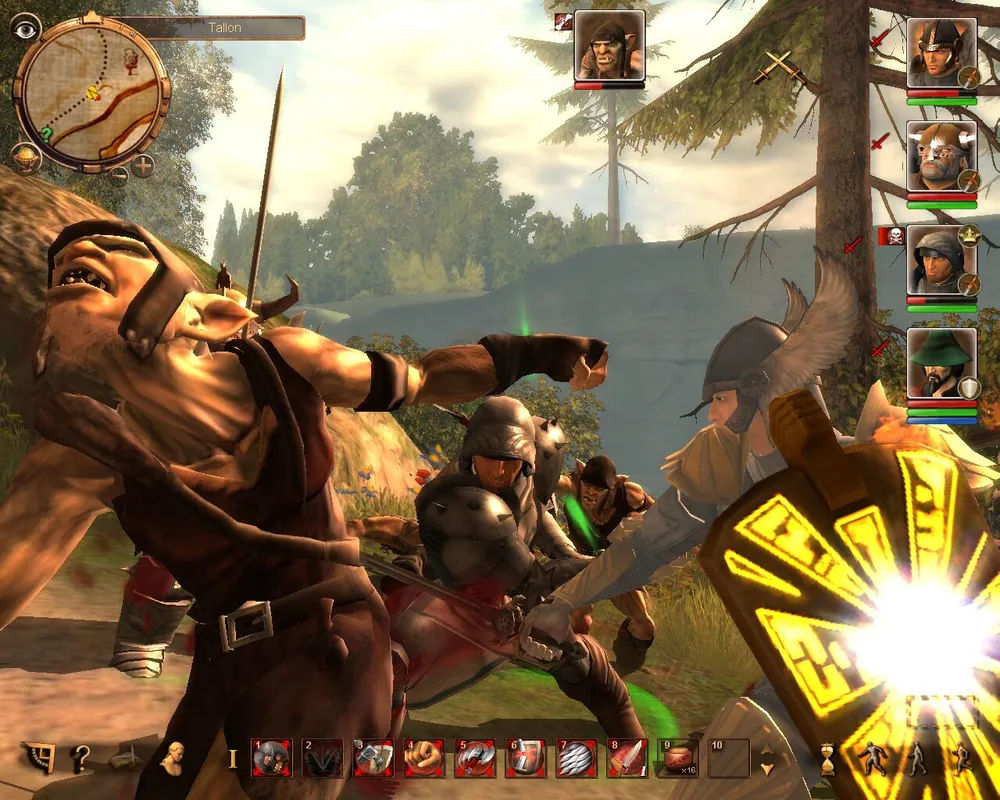Activate the clenched fist ability in slot 4

[423, 759]
